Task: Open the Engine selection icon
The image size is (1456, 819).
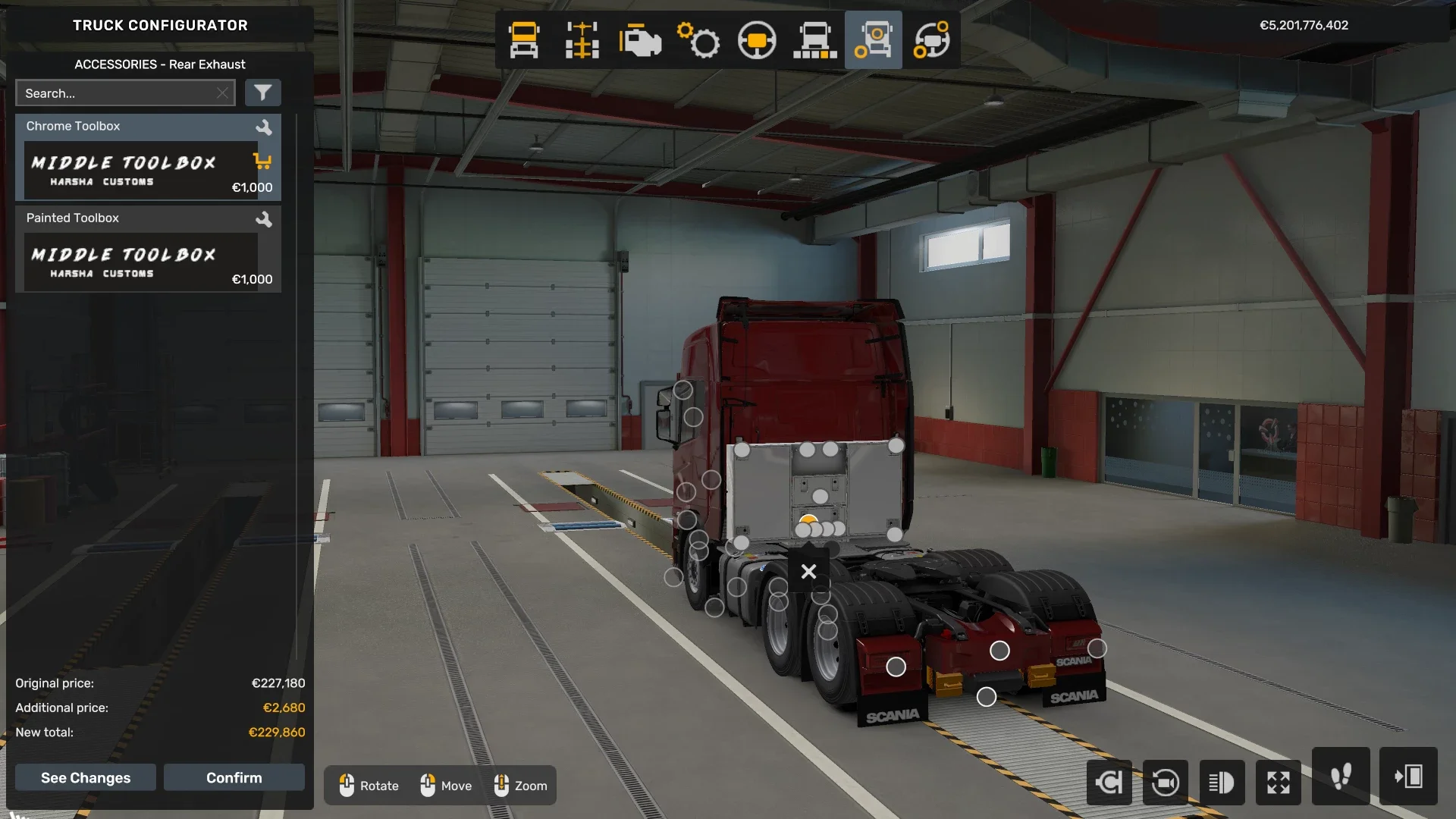Action: pos(641,39)
